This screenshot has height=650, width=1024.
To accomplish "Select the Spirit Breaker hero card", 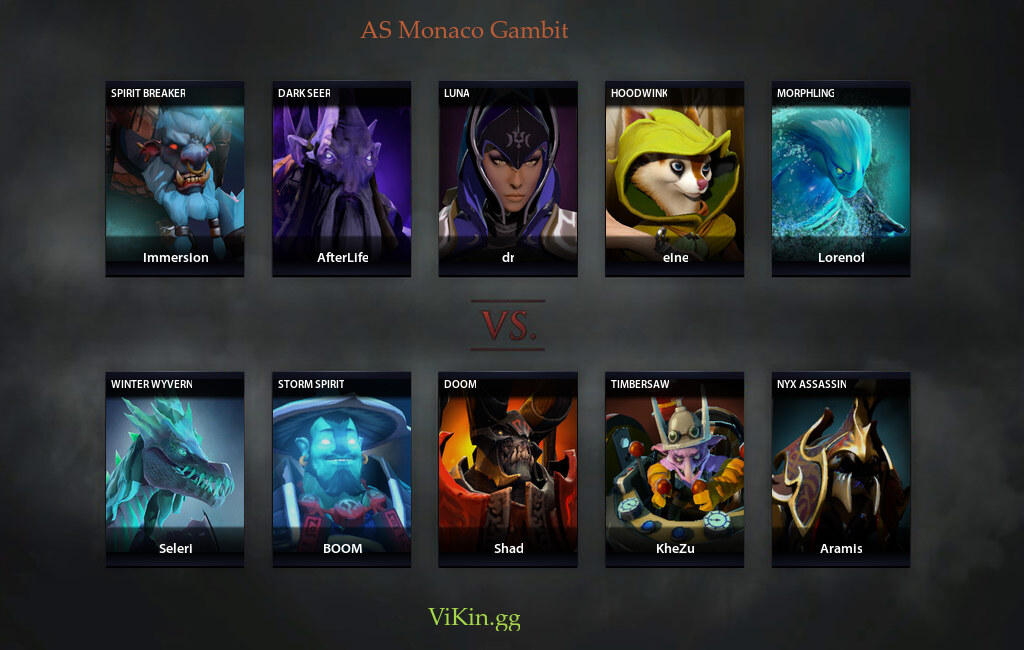I will [x=175, y=178].
